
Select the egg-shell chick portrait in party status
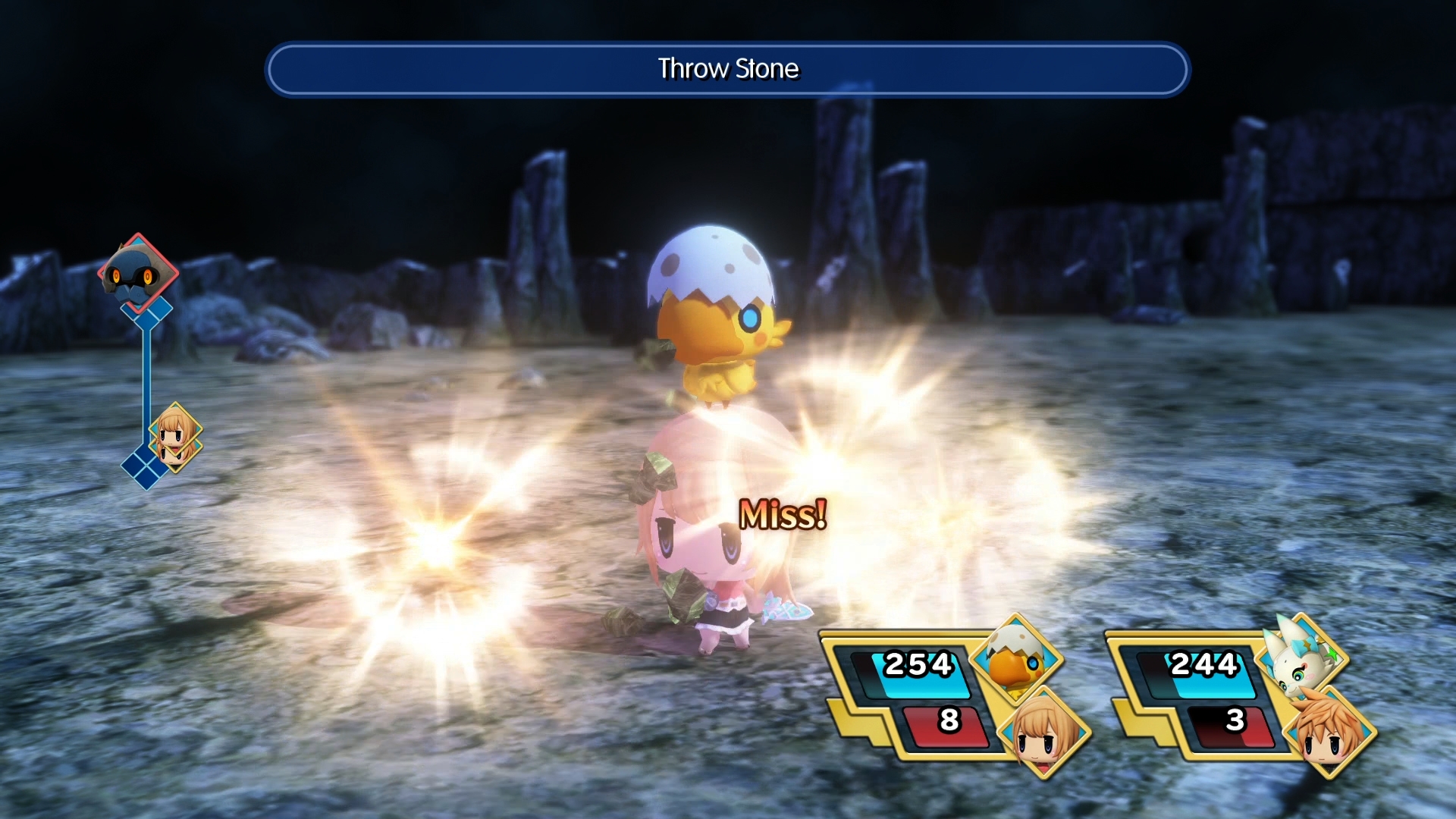pyautogui.click(x=1016, y=660)
